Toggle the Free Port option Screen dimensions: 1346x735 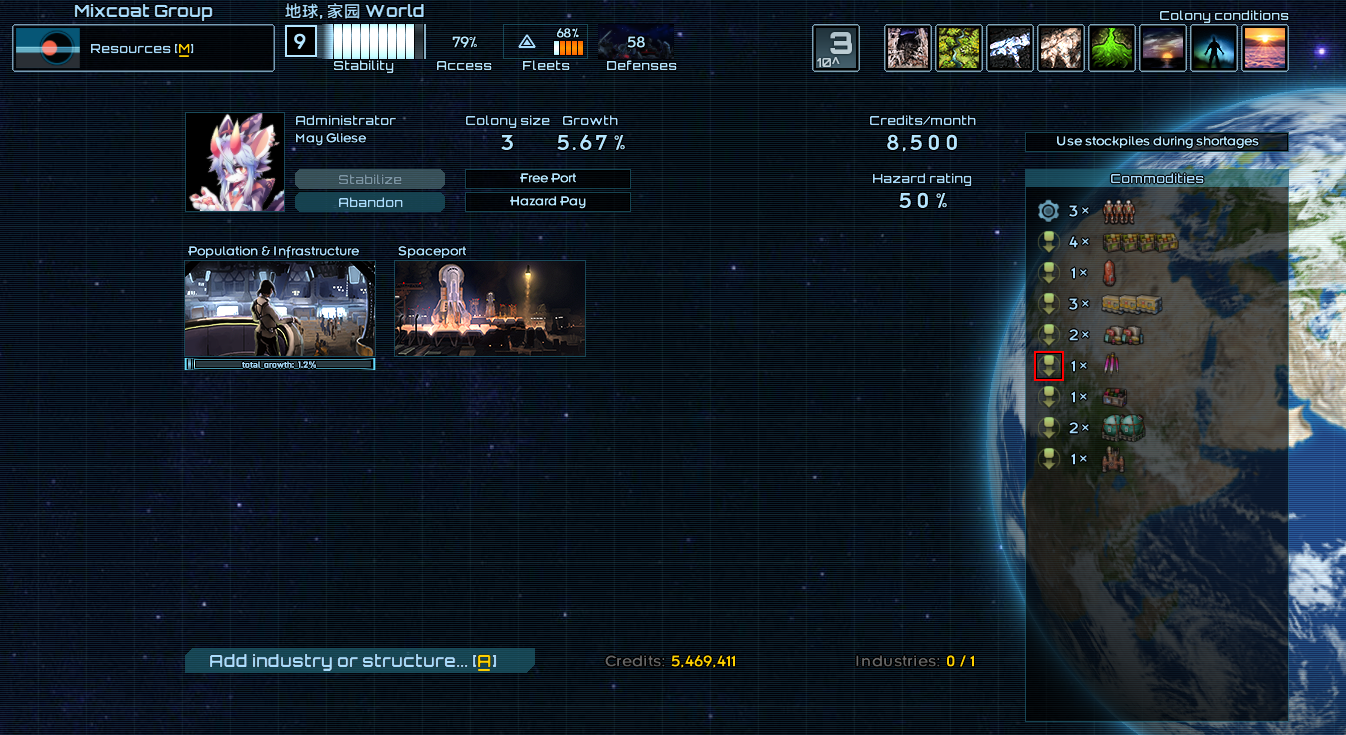548,178
